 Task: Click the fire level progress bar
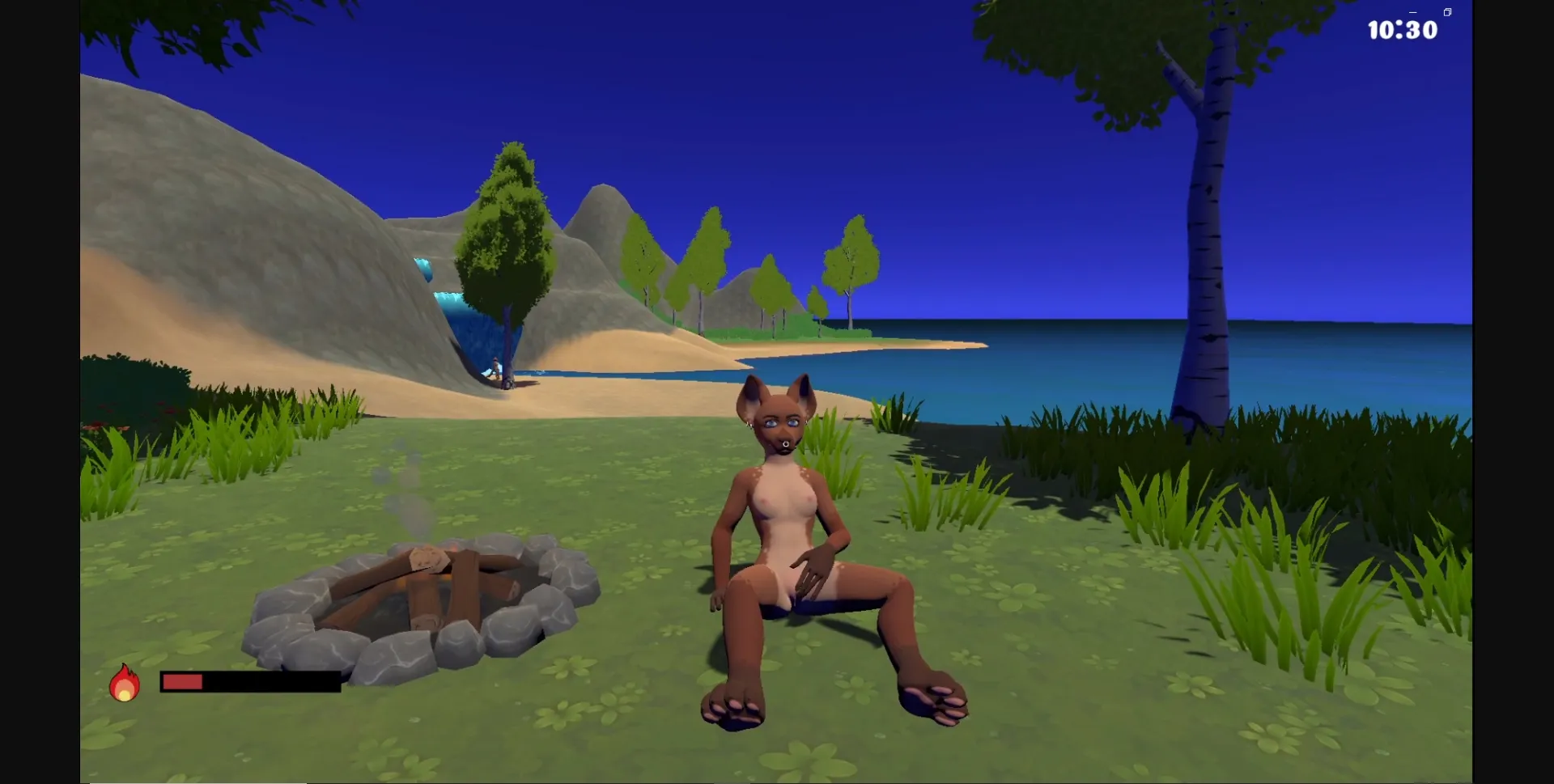251,682
